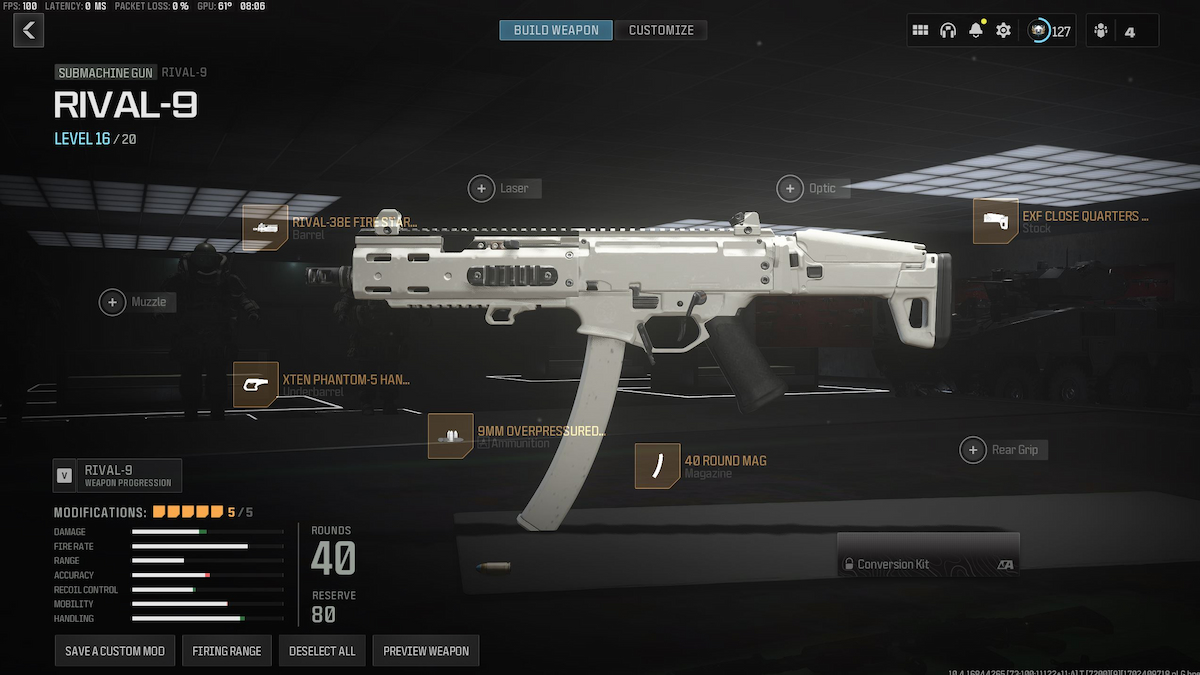Change the 40 Round Mag slot

(658, 466)
